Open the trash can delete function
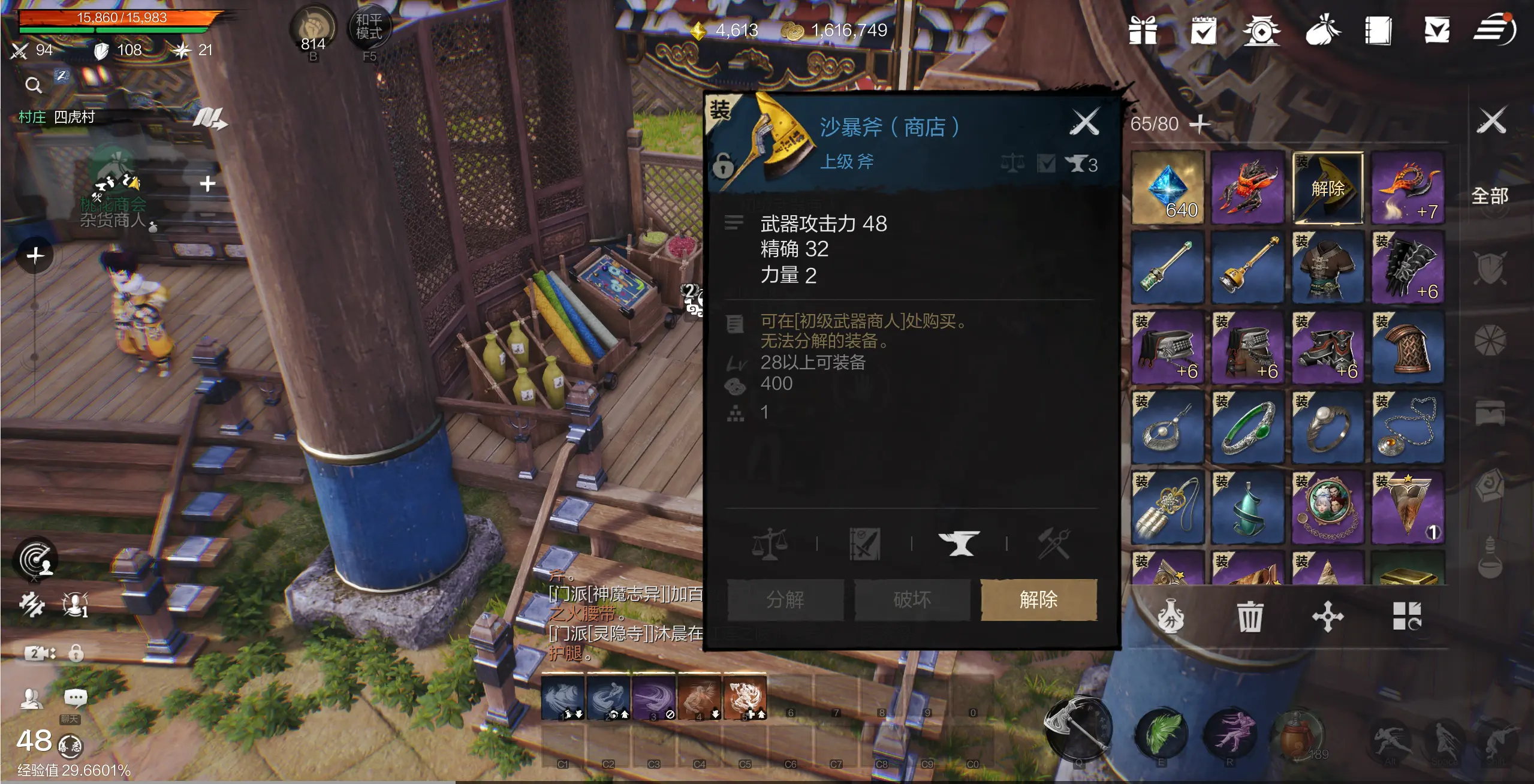The image size is (1534, 784). tap(1249, 616)
